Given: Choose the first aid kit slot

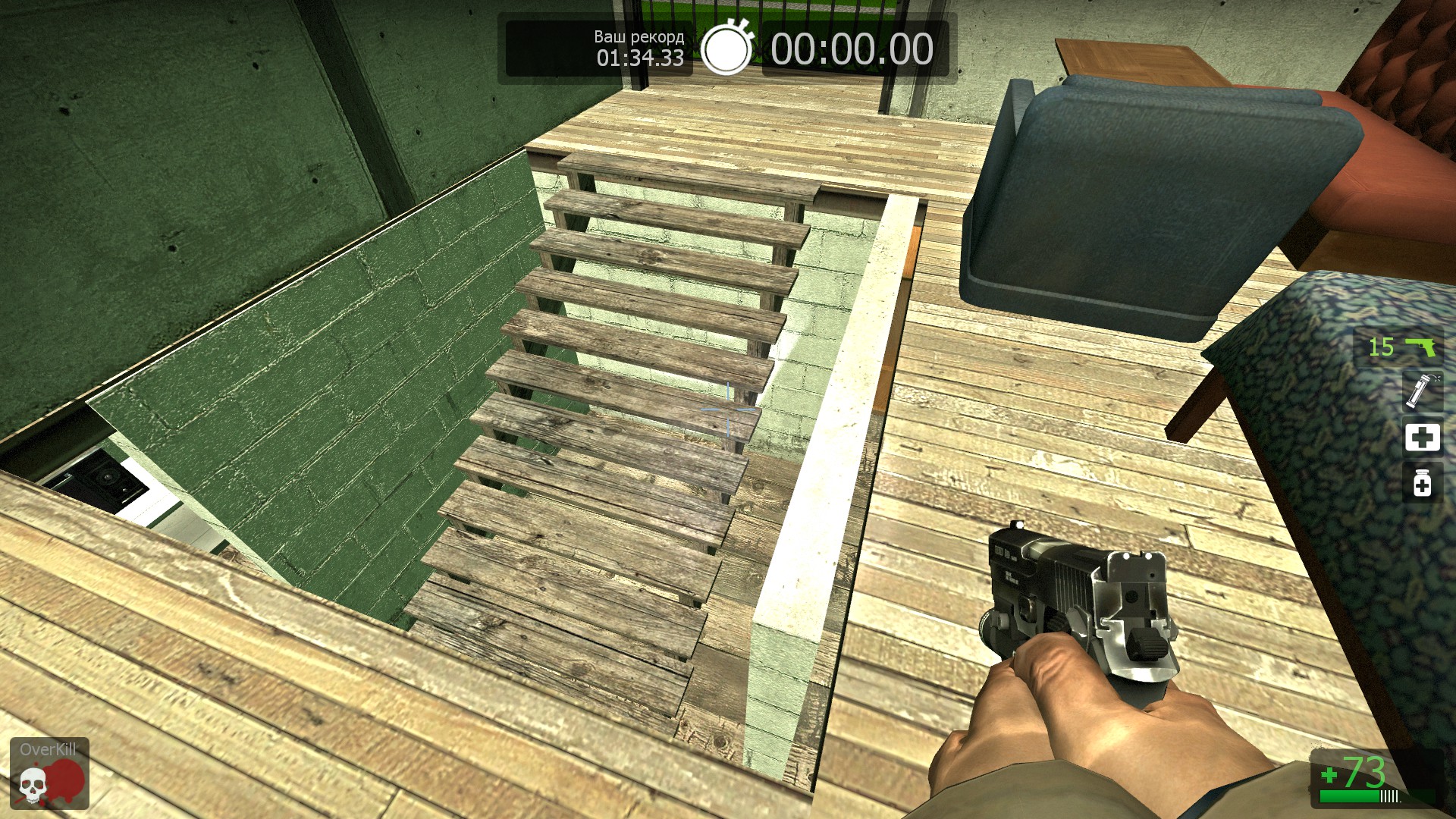Looking at the screenshot, I should (1422, 438).
